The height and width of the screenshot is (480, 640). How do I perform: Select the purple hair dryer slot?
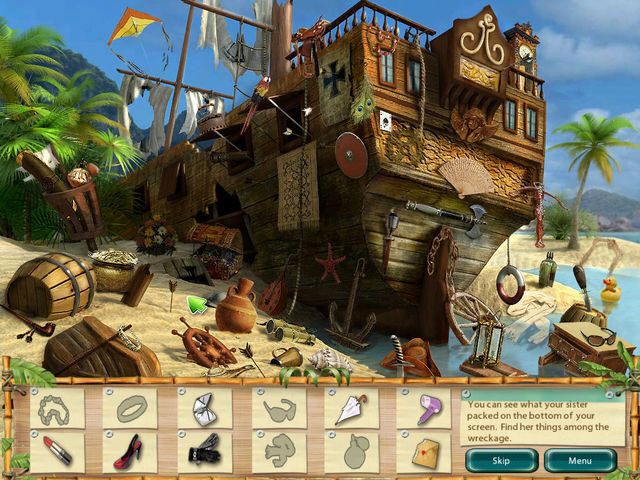pyautogui.click(x=424, y=409)
